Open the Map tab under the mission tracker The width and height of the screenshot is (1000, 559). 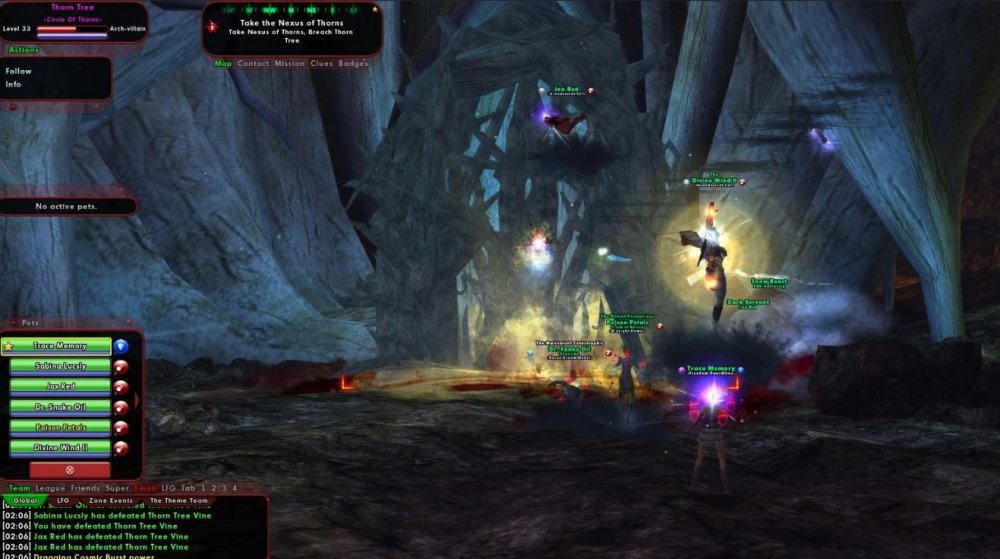coord(223,63)
